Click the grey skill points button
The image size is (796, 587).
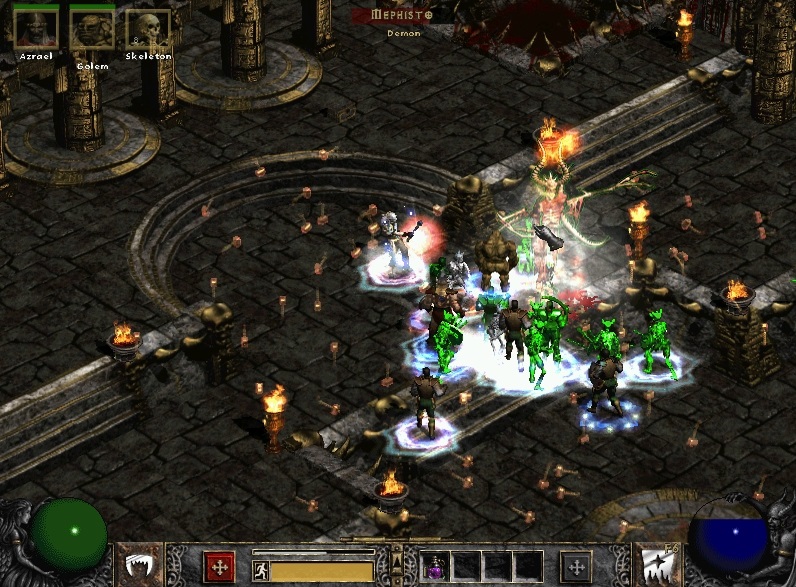point(575,566)
